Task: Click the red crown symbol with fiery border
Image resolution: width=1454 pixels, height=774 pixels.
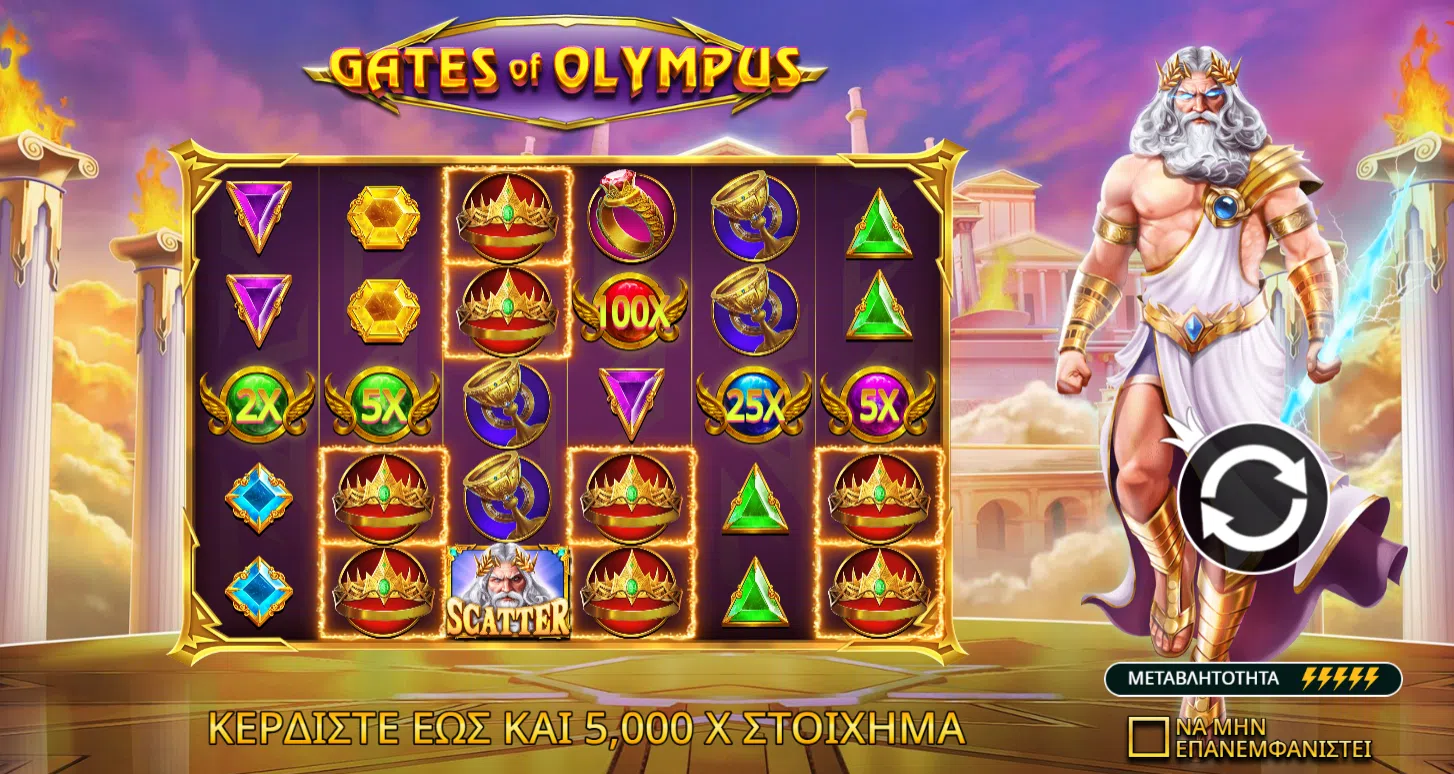Action: pyautogui.click(x=509, y=217)
